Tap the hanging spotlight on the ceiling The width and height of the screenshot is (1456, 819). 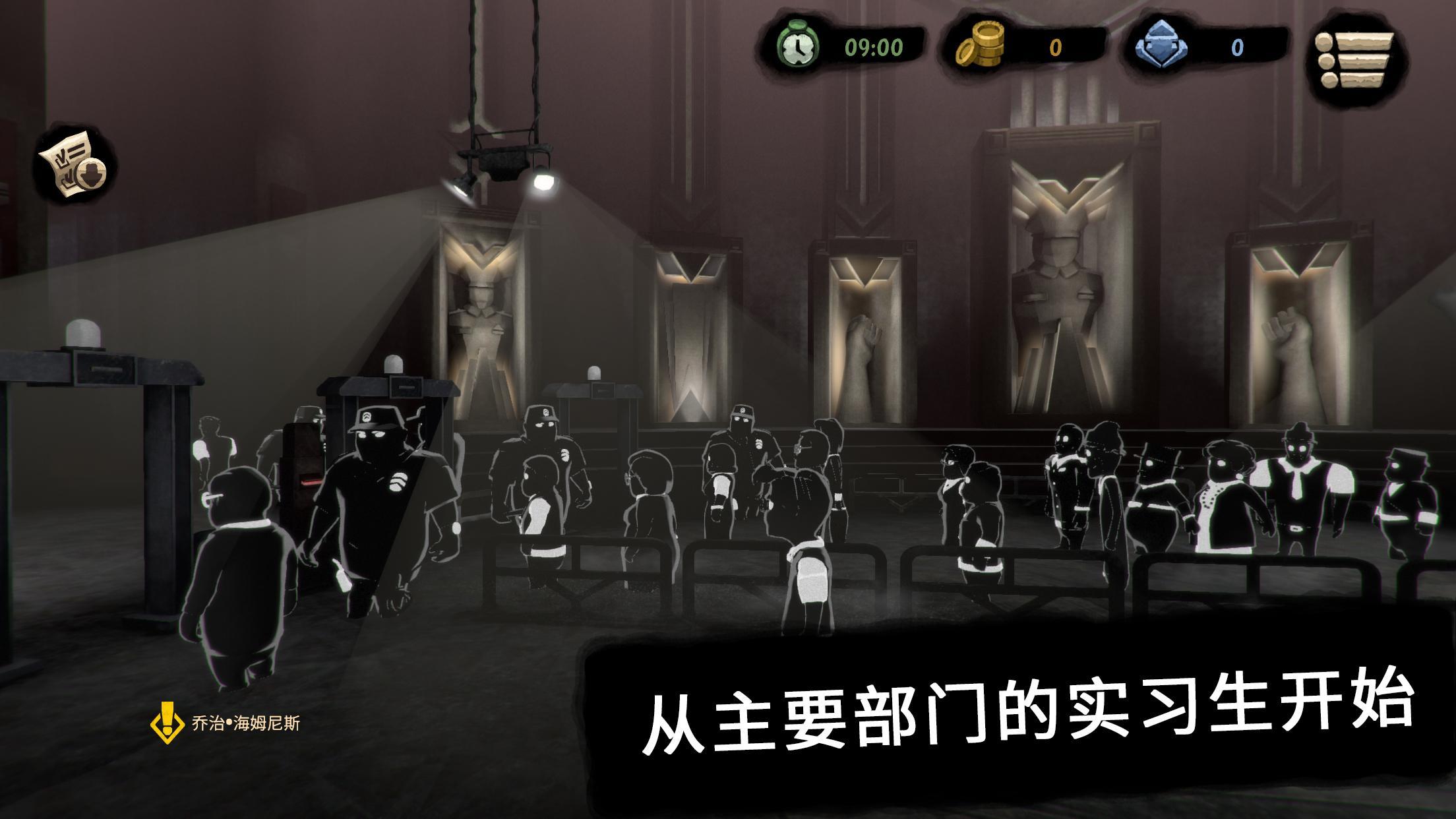504,165
